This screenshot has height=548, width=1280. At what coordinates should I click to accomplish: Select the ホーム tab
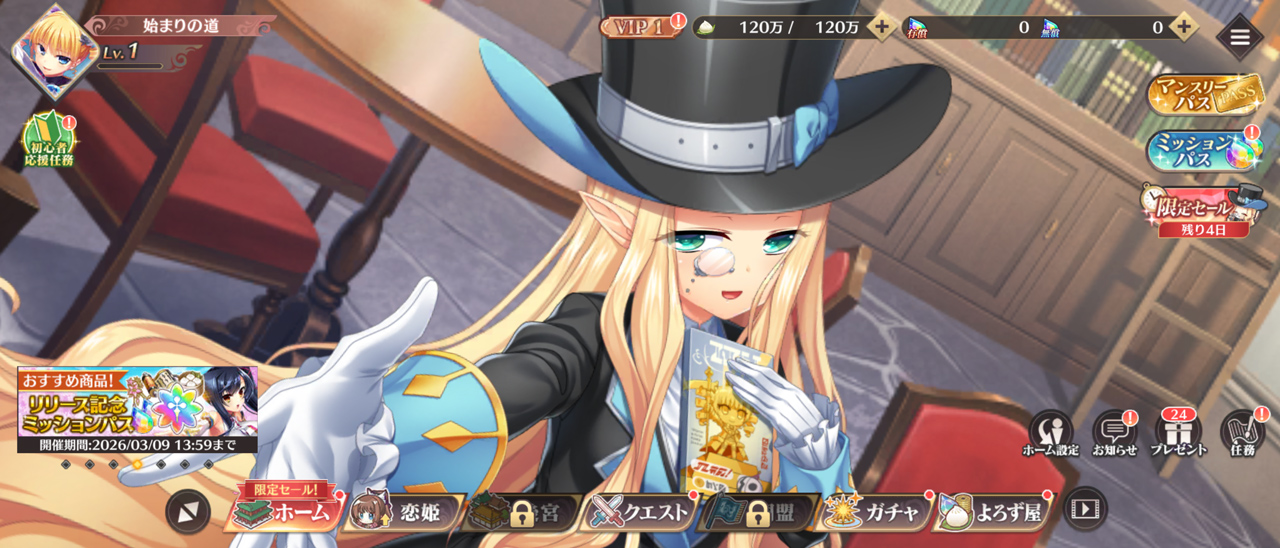coord(283,511)
